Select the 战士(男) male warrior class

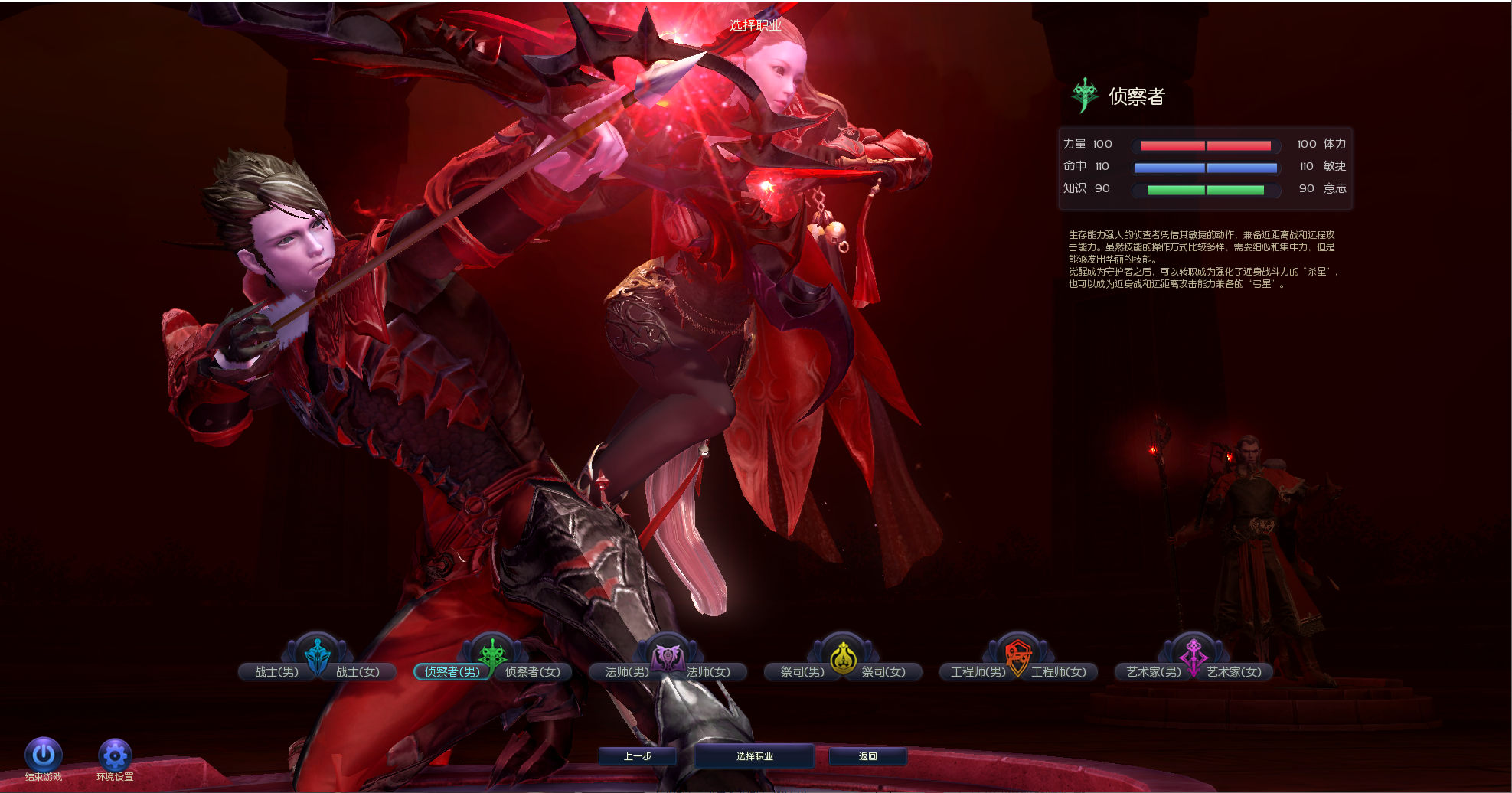point(276,672)
